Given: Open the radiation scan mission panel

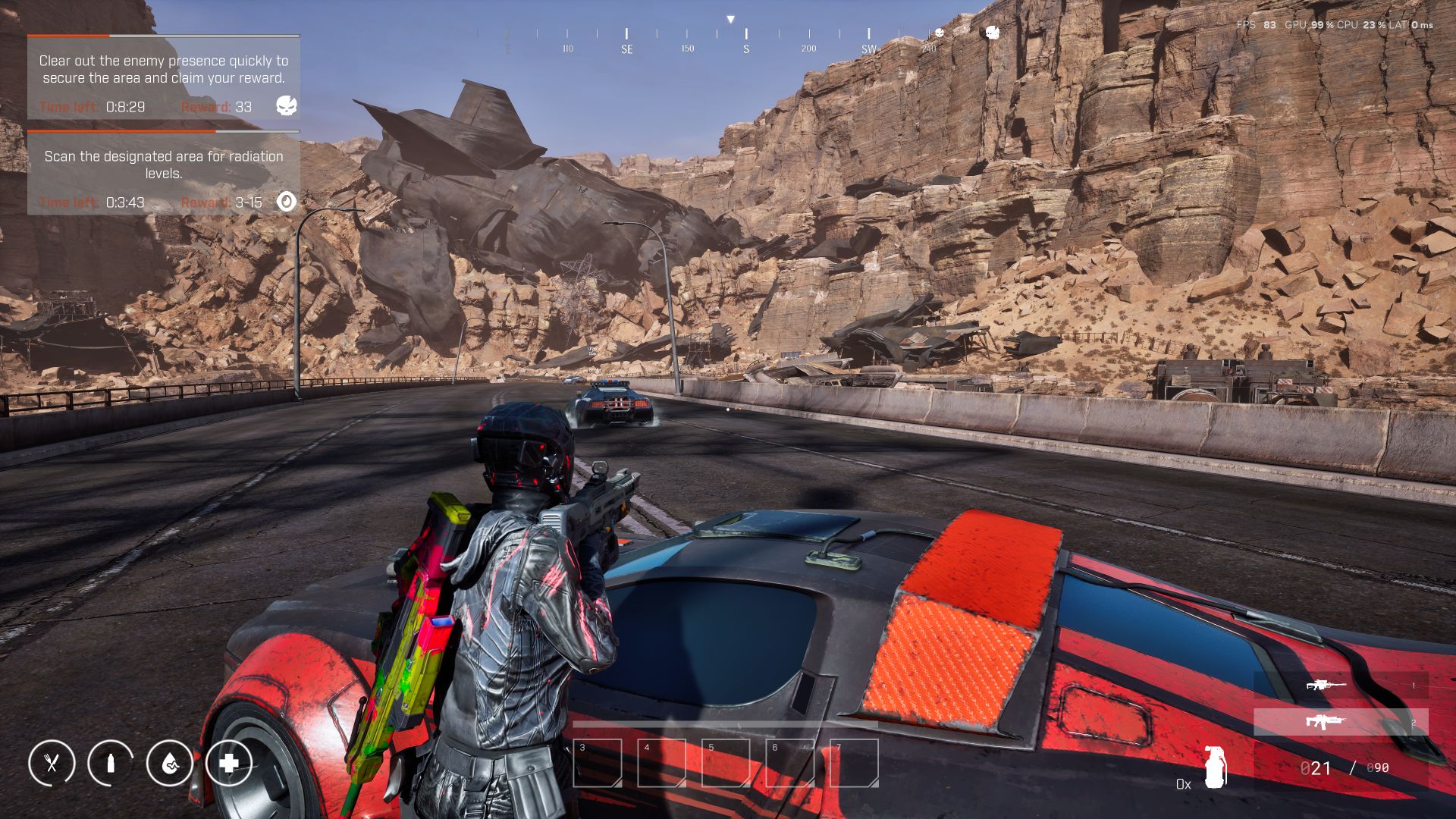Looking at the screenshot, I should coord(163,173).
